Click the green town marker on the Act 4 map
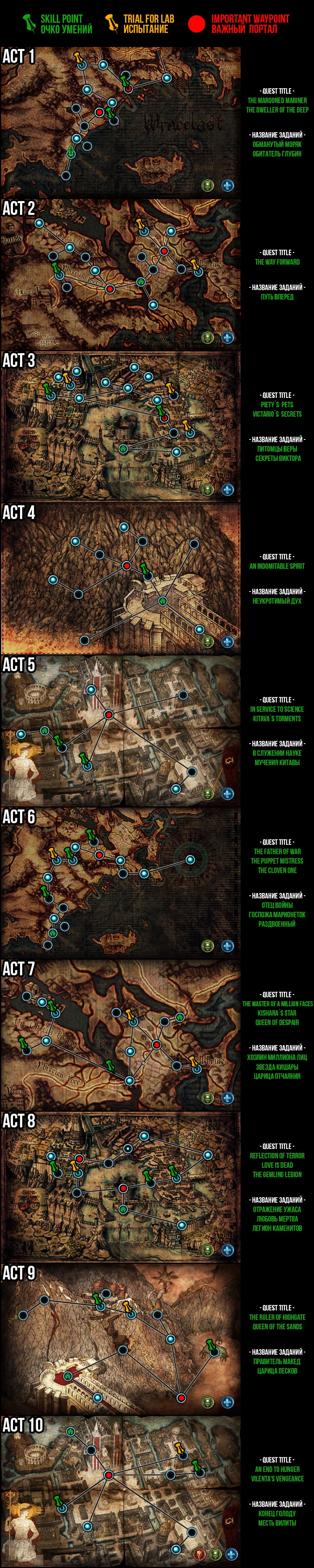 [x=163, y=601]
